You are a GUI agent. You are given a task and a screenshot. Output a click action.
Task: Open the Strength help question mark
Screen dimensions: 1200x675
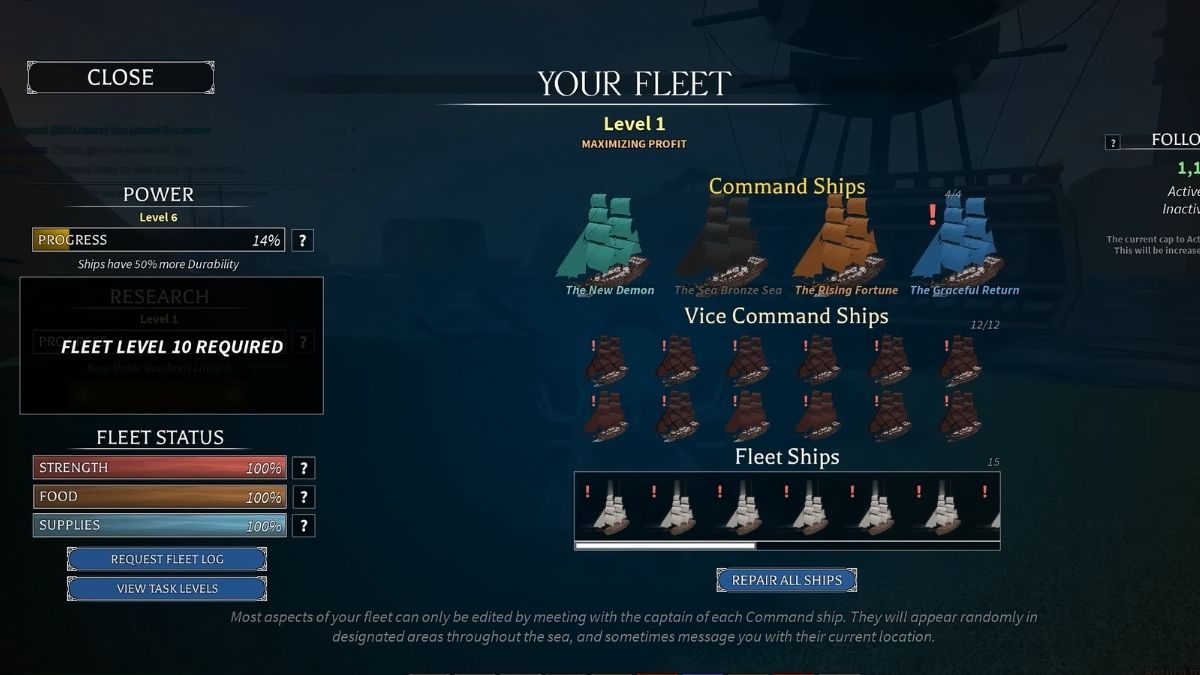[304, 468]
